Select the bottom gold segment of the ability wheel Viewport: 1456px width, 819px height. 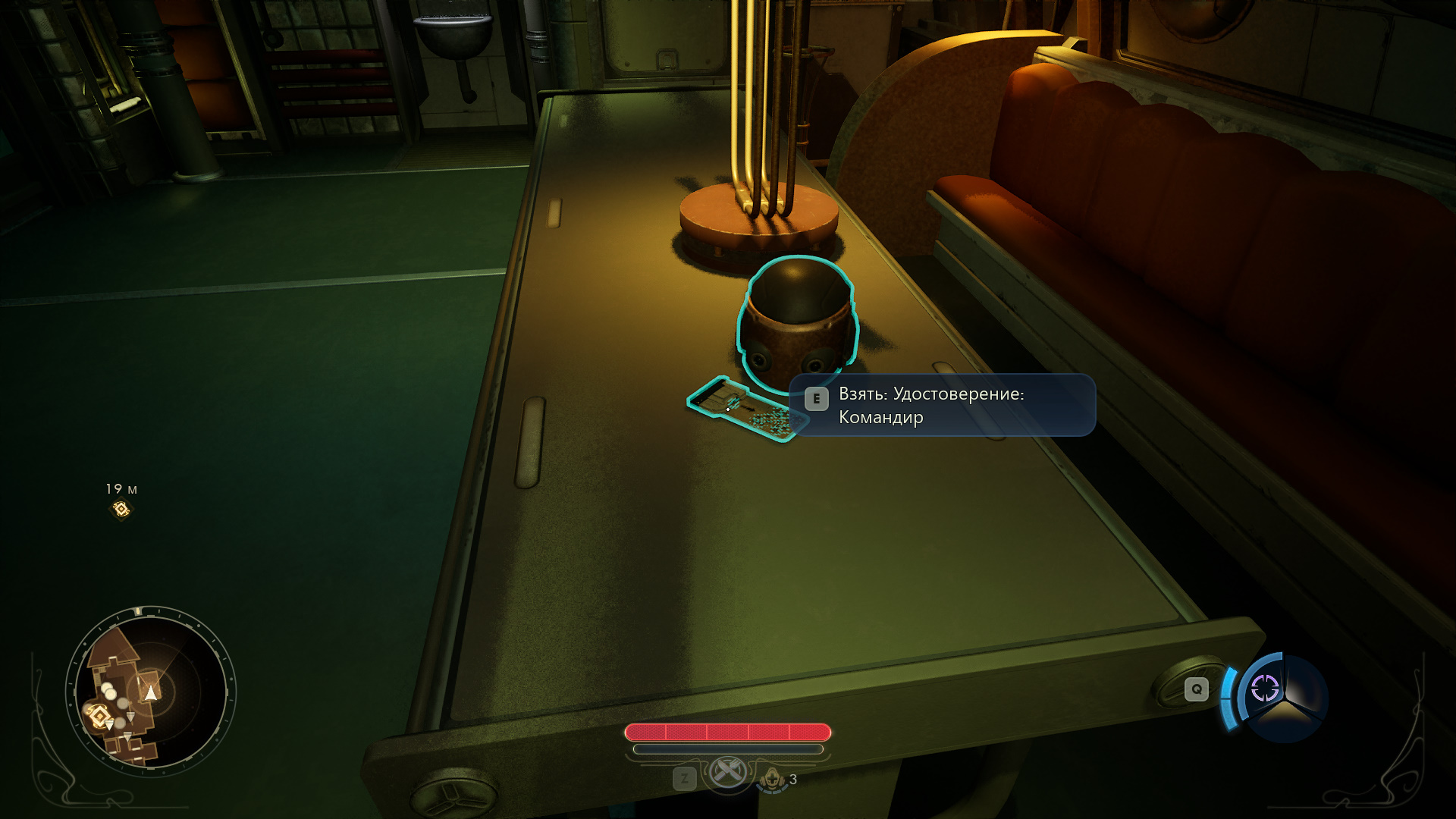[x=1284, y=717]
